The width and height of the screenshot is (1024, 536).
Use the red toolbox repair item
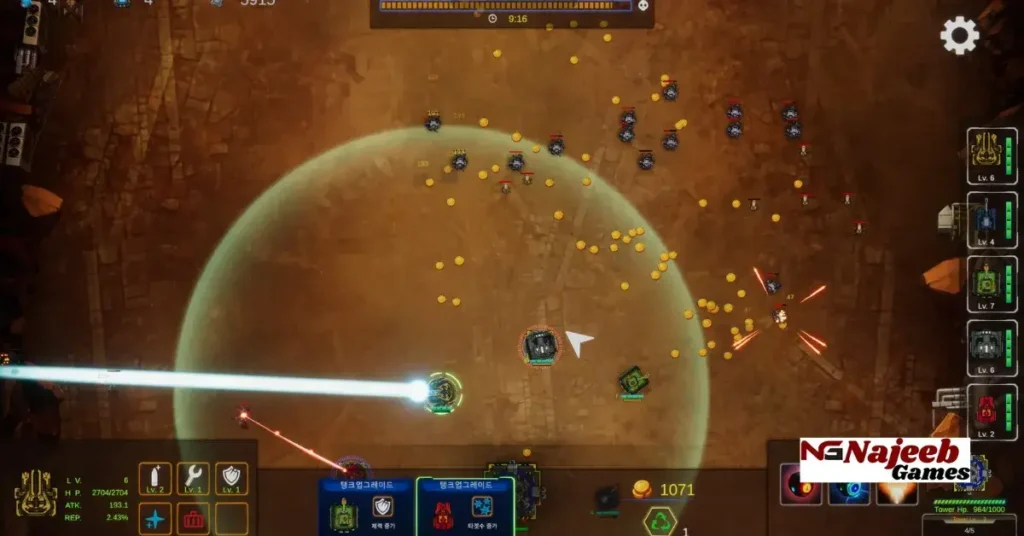[x=193, y=518]
